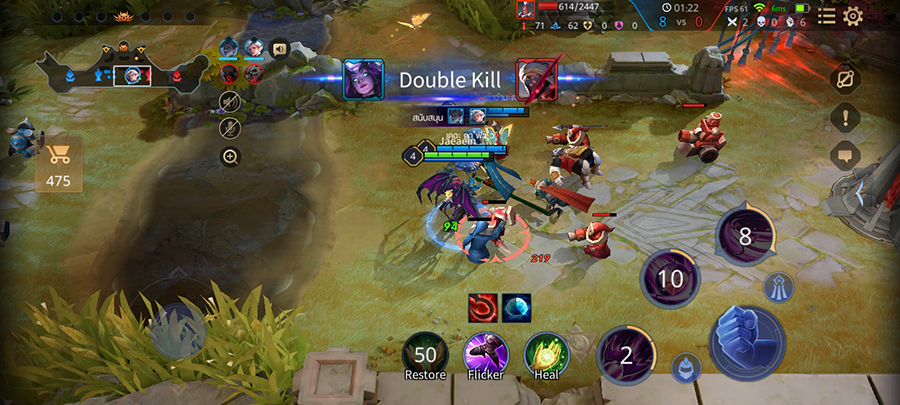The image size is (900, 405).
Task: Click the magnifier zoom button
Action: coord(230,156)
